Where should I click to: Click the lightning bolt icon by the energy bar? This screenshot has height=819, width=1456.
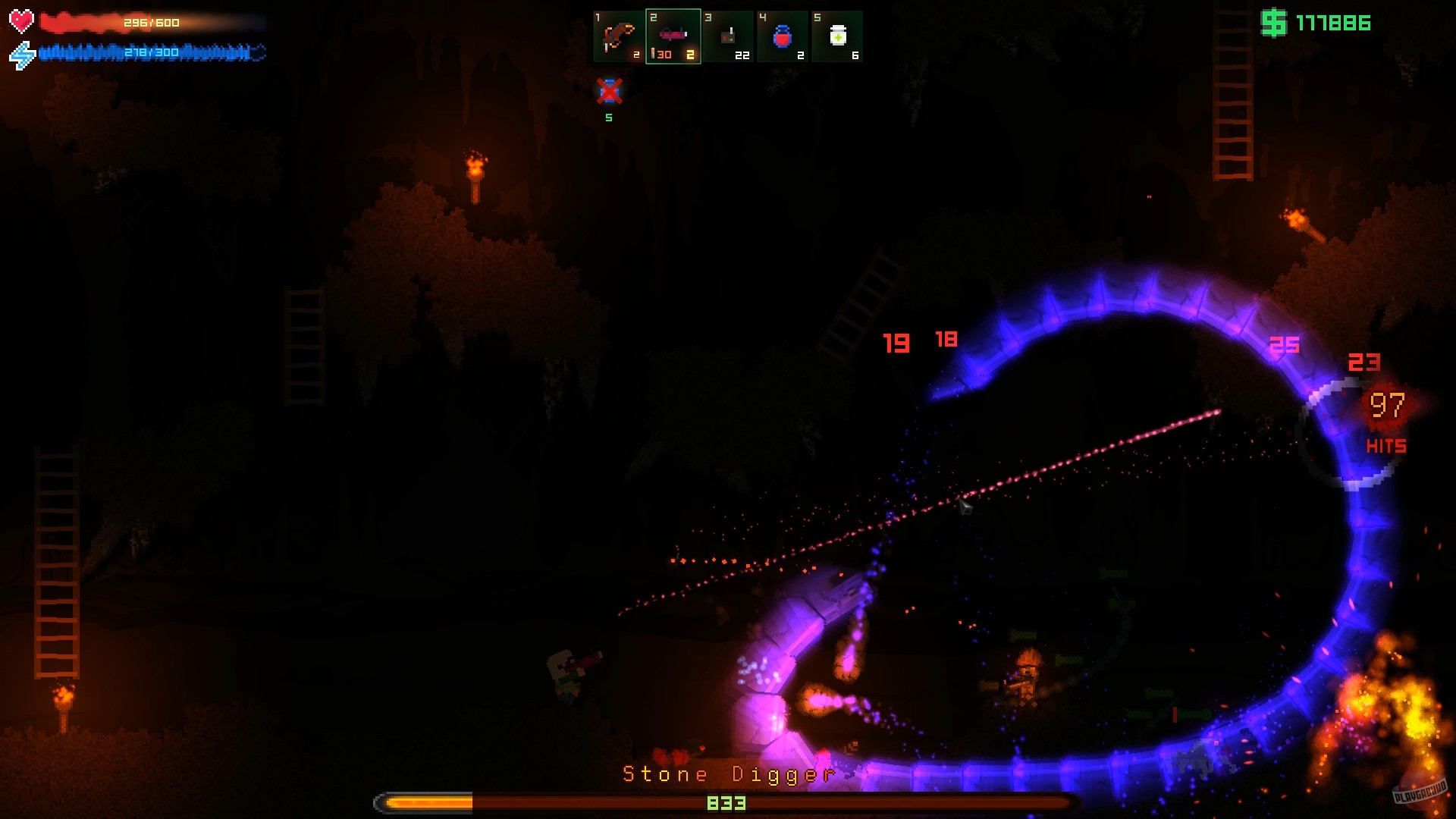pos(20,52)
